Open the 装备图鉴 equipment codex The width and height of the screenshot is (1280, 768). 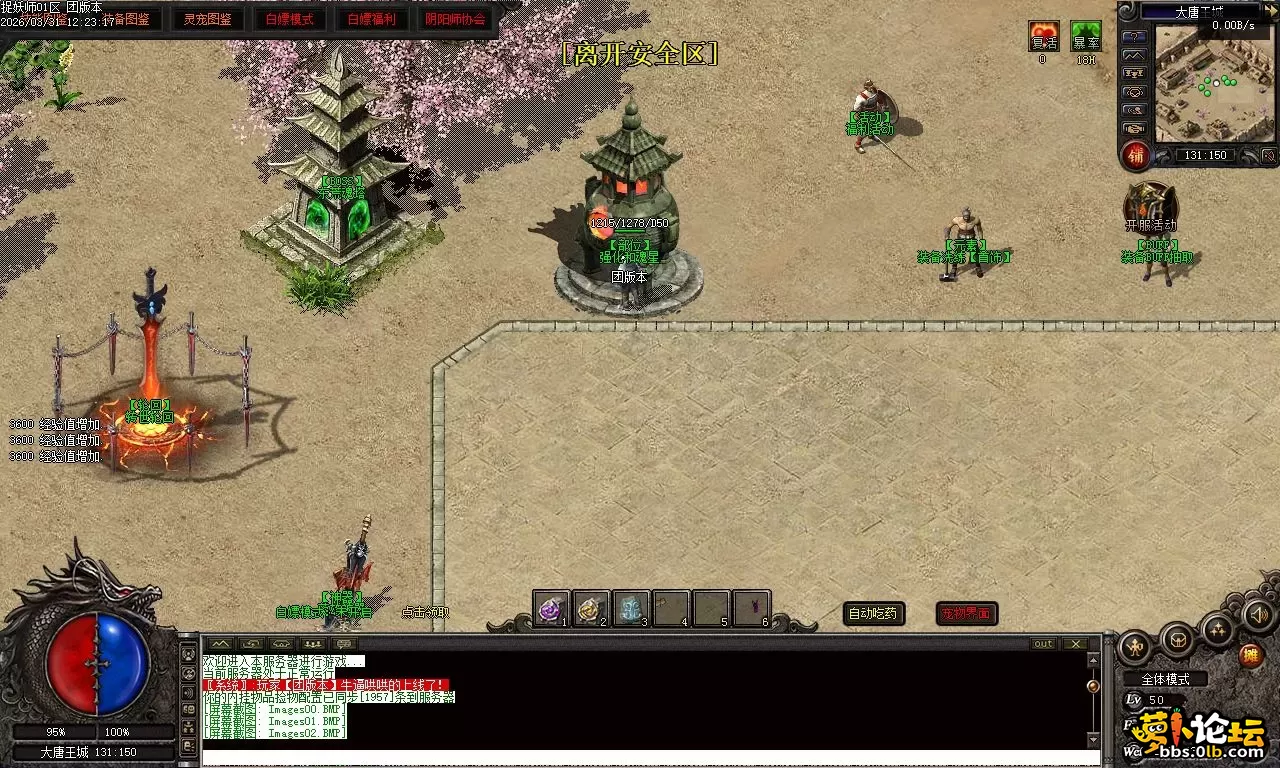point(126,19)
